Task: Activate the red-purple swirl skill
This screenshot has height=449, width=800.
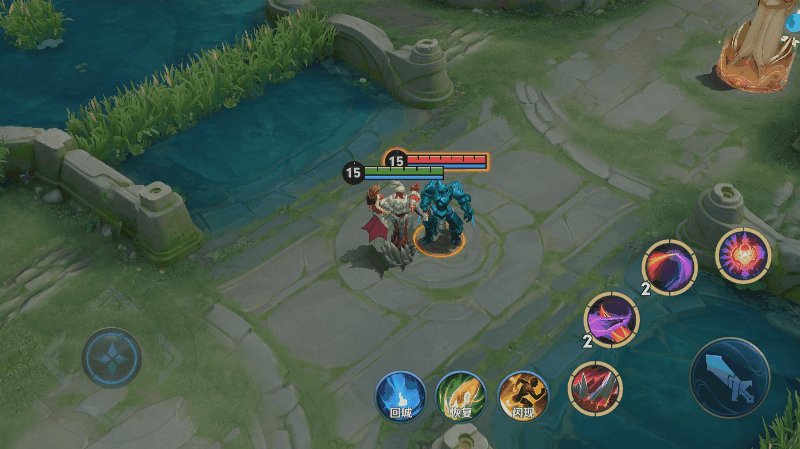Action: [669, 268]
